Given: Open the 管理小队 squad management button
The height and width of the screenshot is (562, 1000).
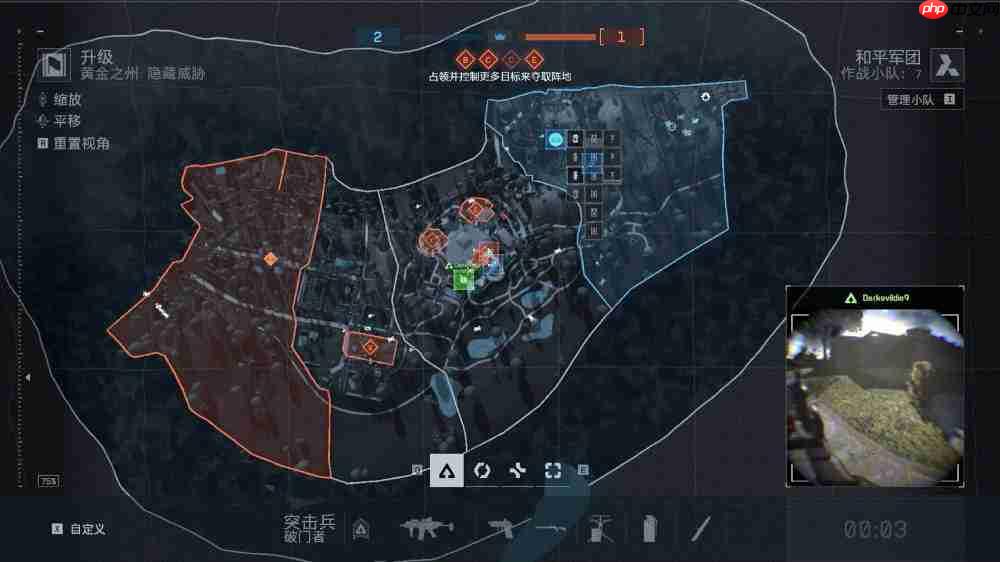Looking at the screenshot, I should pos(922,100).
